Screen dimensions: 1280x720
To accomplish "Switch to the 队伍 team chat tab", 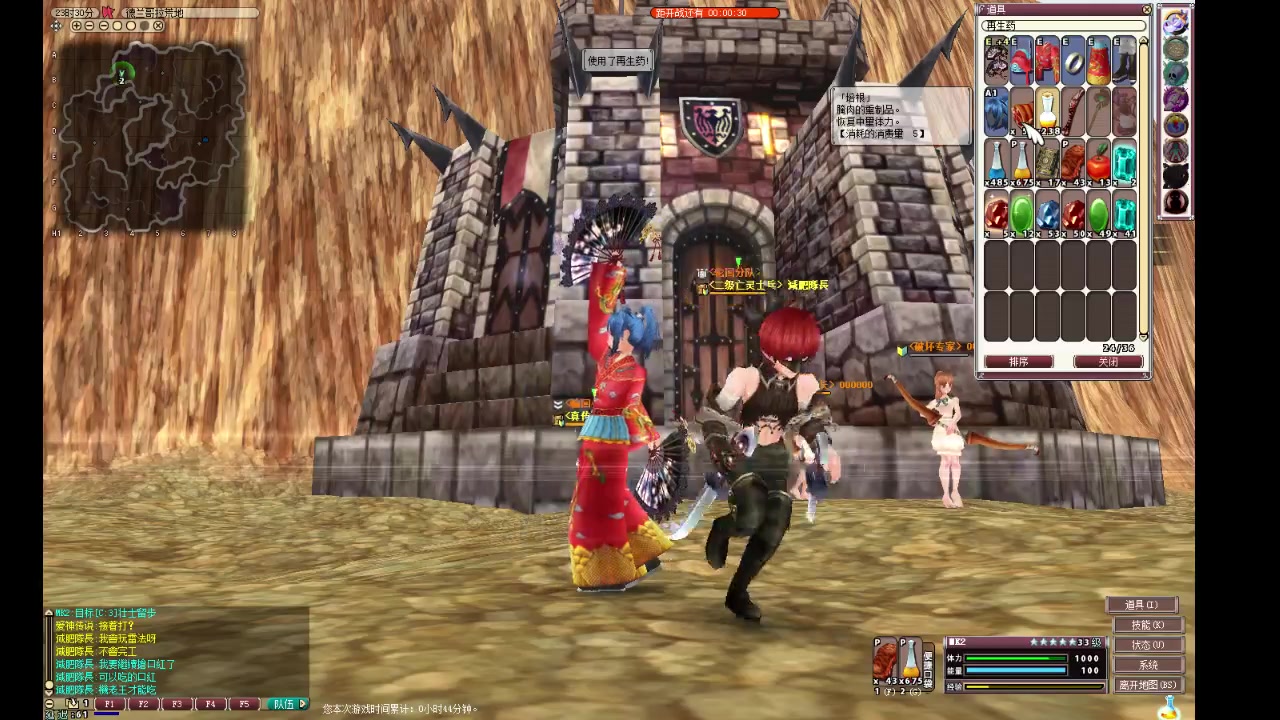I will [285, 704].
